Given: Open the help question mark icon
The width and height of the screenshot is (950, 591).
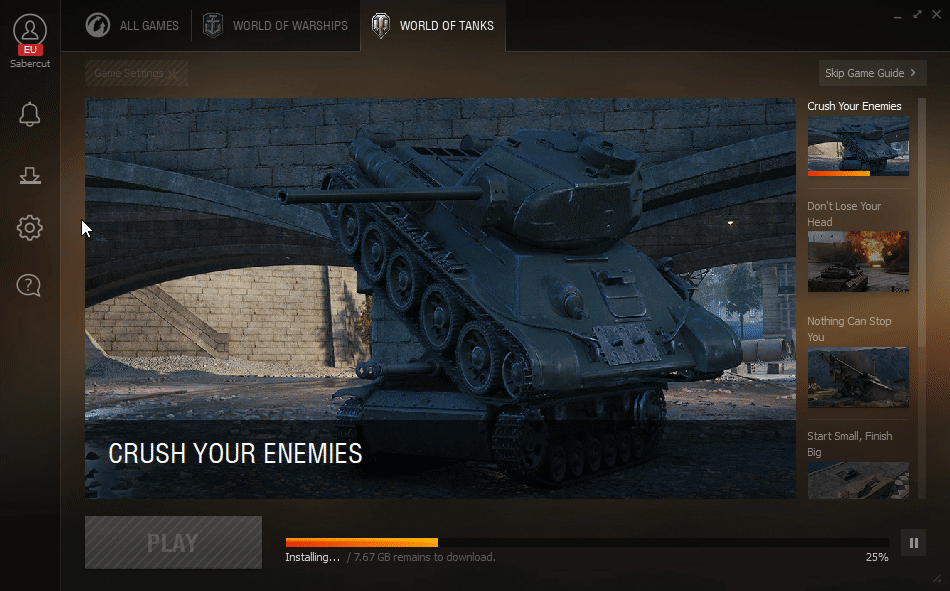Looking at the screenshot, I should coord(30,286).
